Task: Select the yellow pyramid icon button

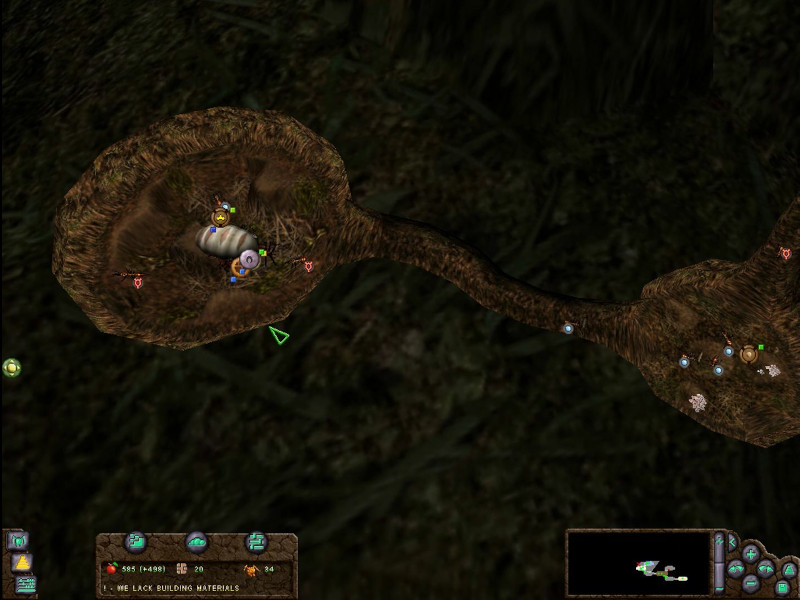Action: (x=20, y=563)
